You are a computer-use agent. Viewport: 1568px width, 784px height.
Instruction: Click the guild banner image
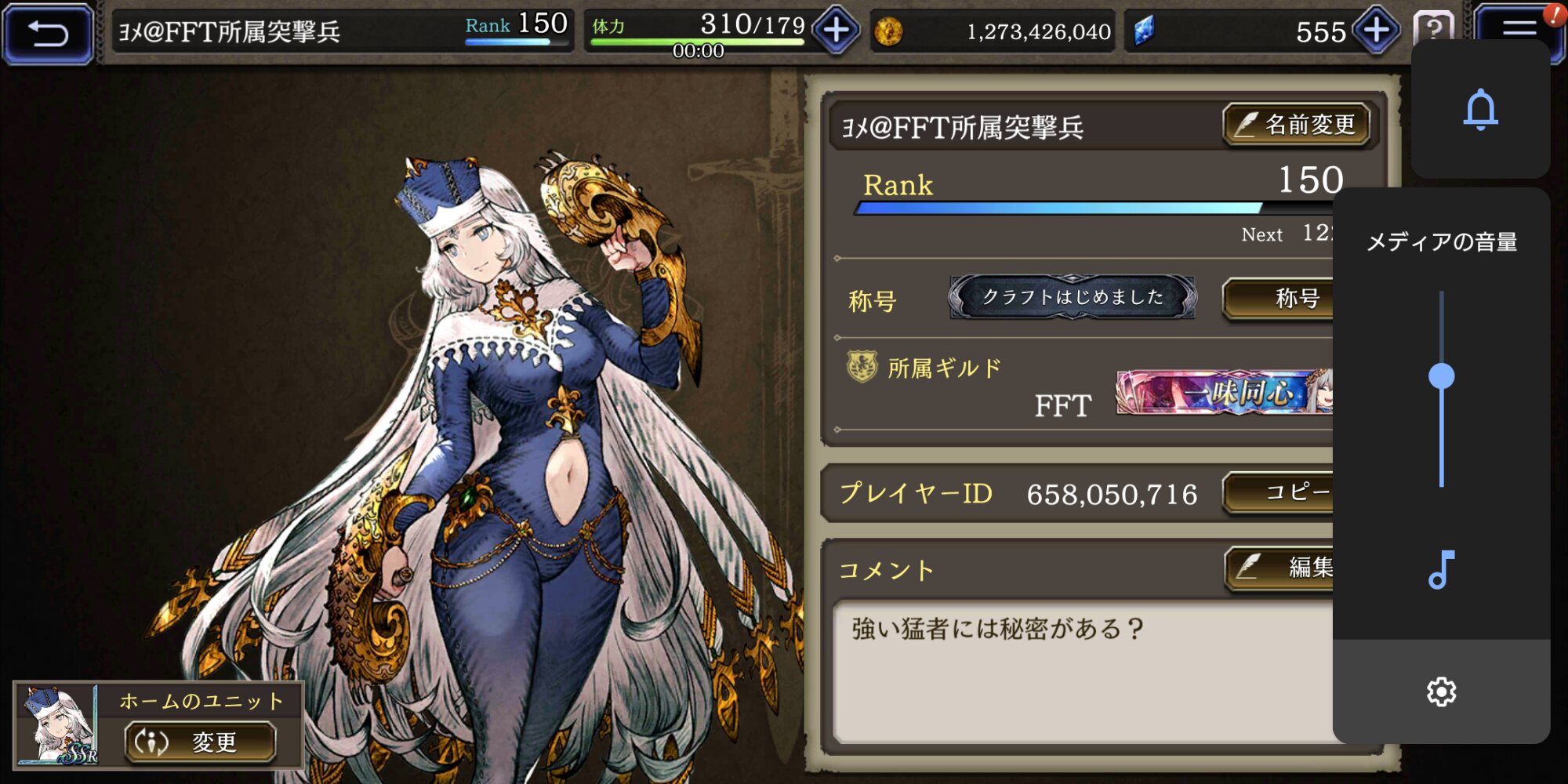(x=1225, y=392)
